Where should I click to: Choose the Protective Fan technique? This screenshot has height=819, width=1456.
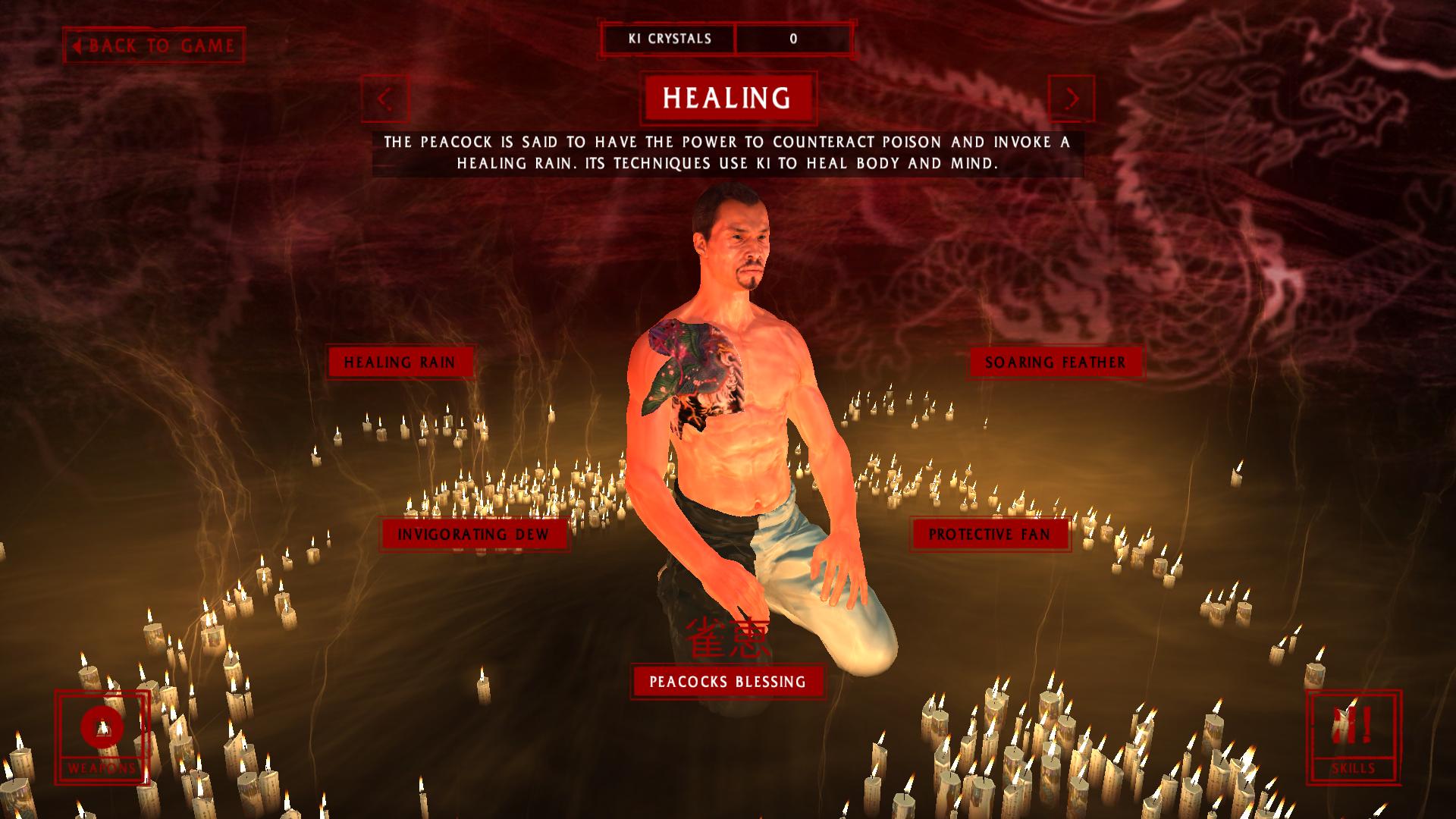pos(990,535)
